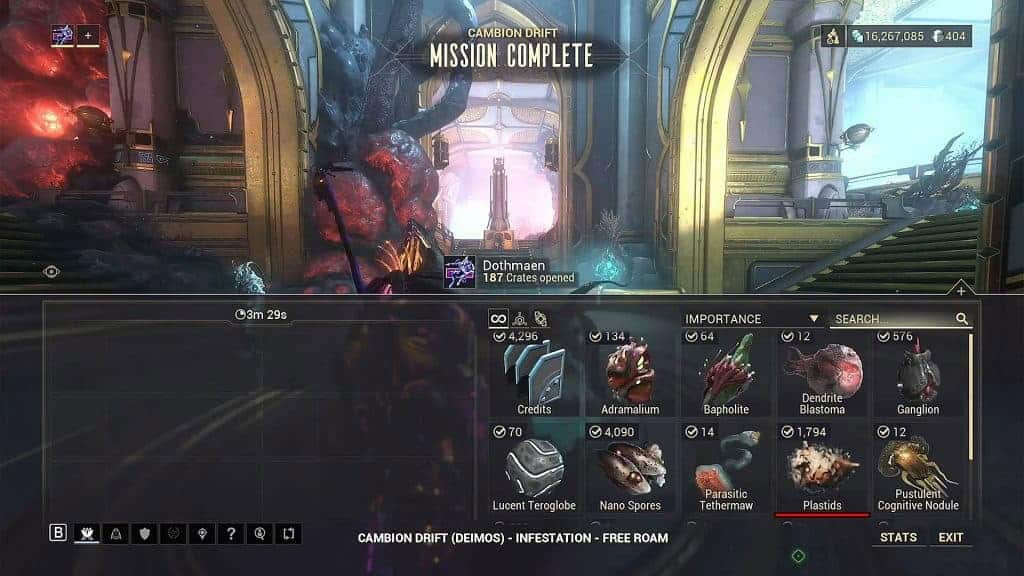This screenshot has height=576, width=1024.
Task: Click the Lucent Teroglobe tile
Action: (x=534, y=468)
